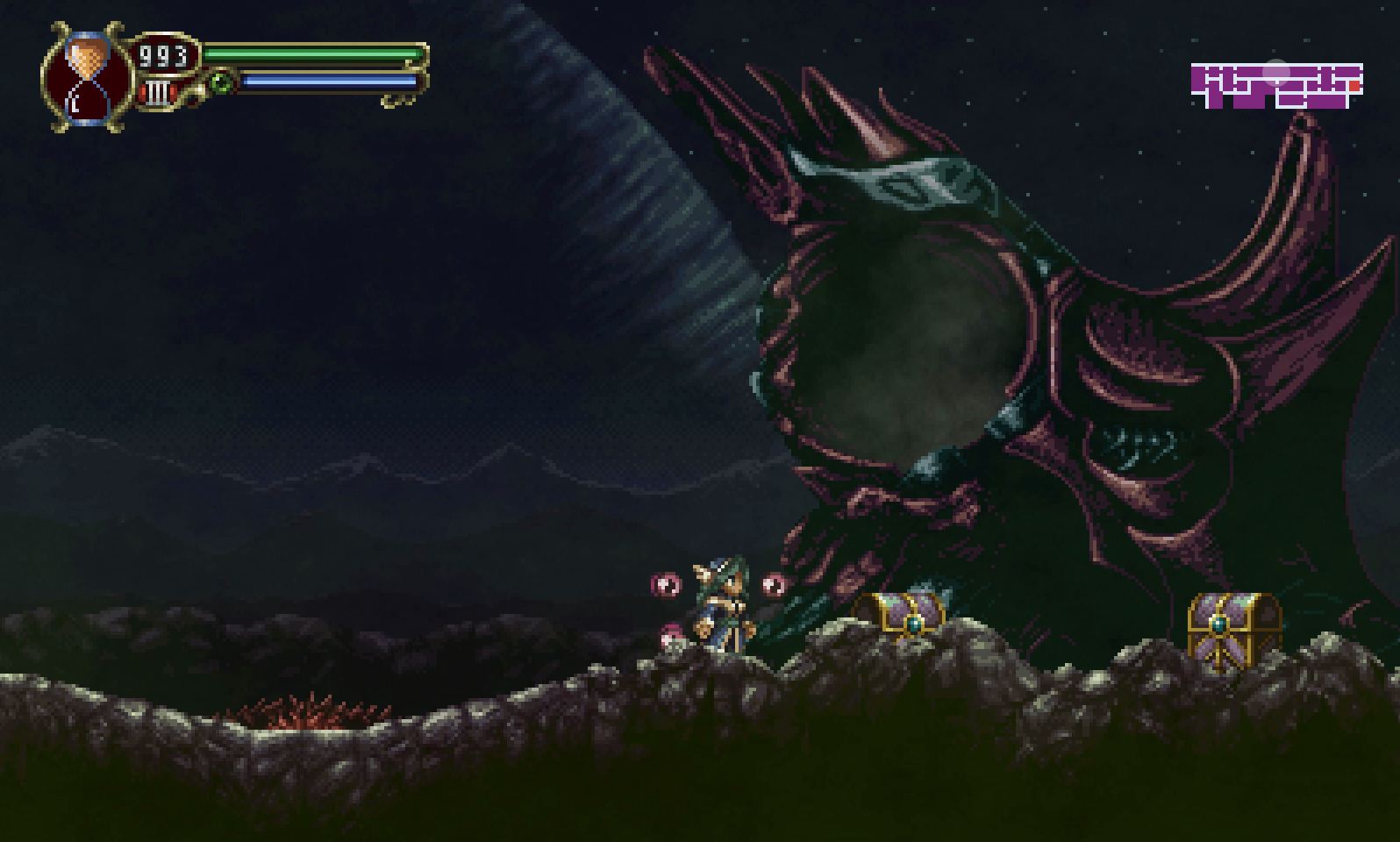Click the blue aura bar below the health bar

325,79
